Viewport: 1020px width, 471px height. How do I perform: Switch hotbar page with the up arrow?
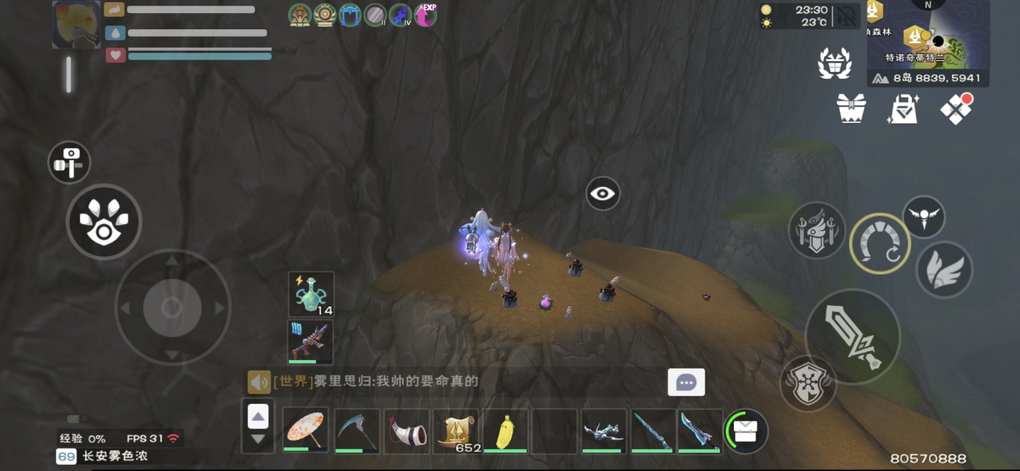[258, 417]
